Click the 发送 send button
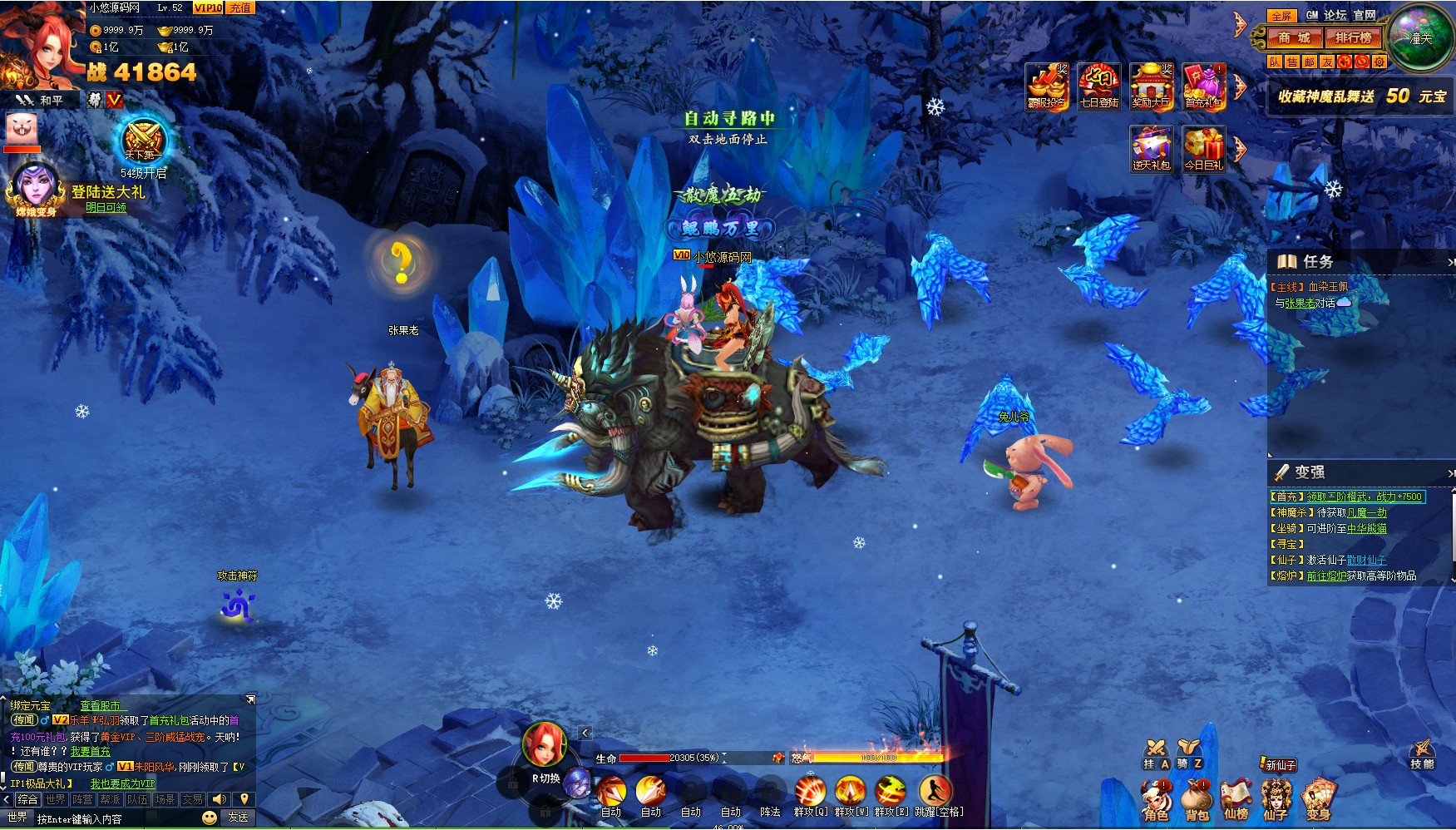 pos(239,818)
